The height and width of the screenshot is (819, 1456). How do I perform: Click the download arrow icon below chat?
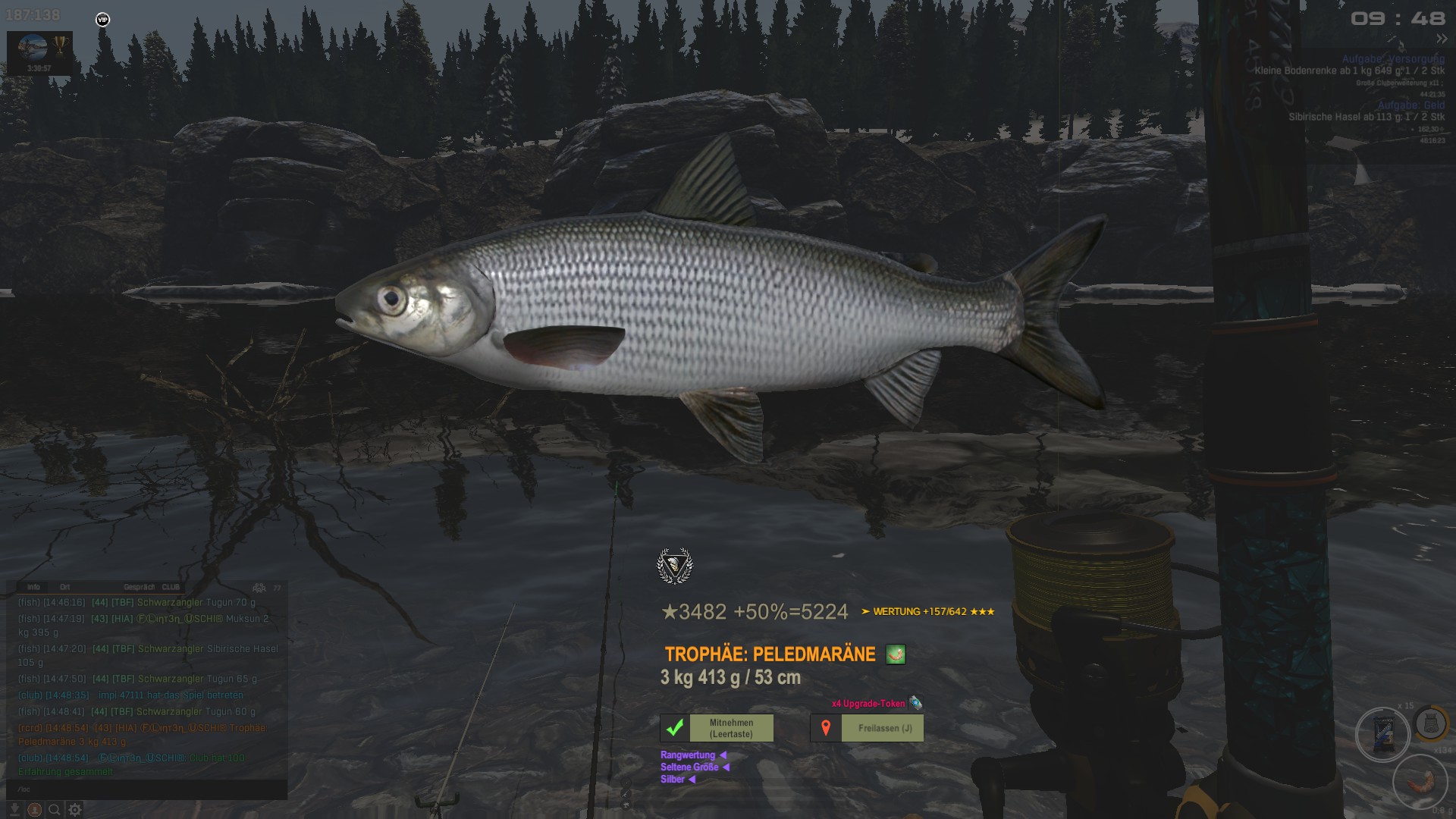[14, 810]
